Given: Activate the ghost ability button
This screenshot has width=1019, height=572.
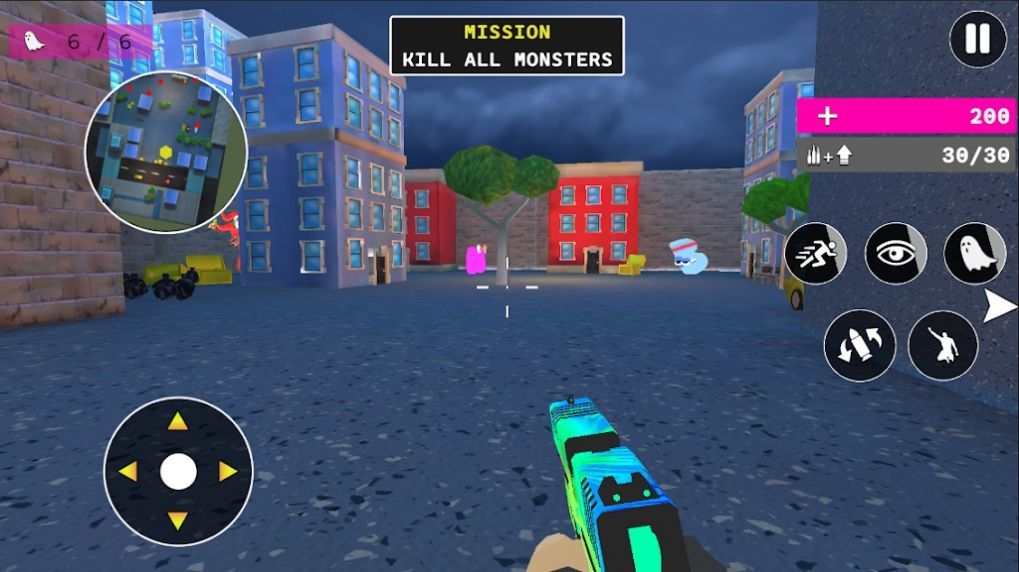Looking at the screenshot, I should click(974, 253).
